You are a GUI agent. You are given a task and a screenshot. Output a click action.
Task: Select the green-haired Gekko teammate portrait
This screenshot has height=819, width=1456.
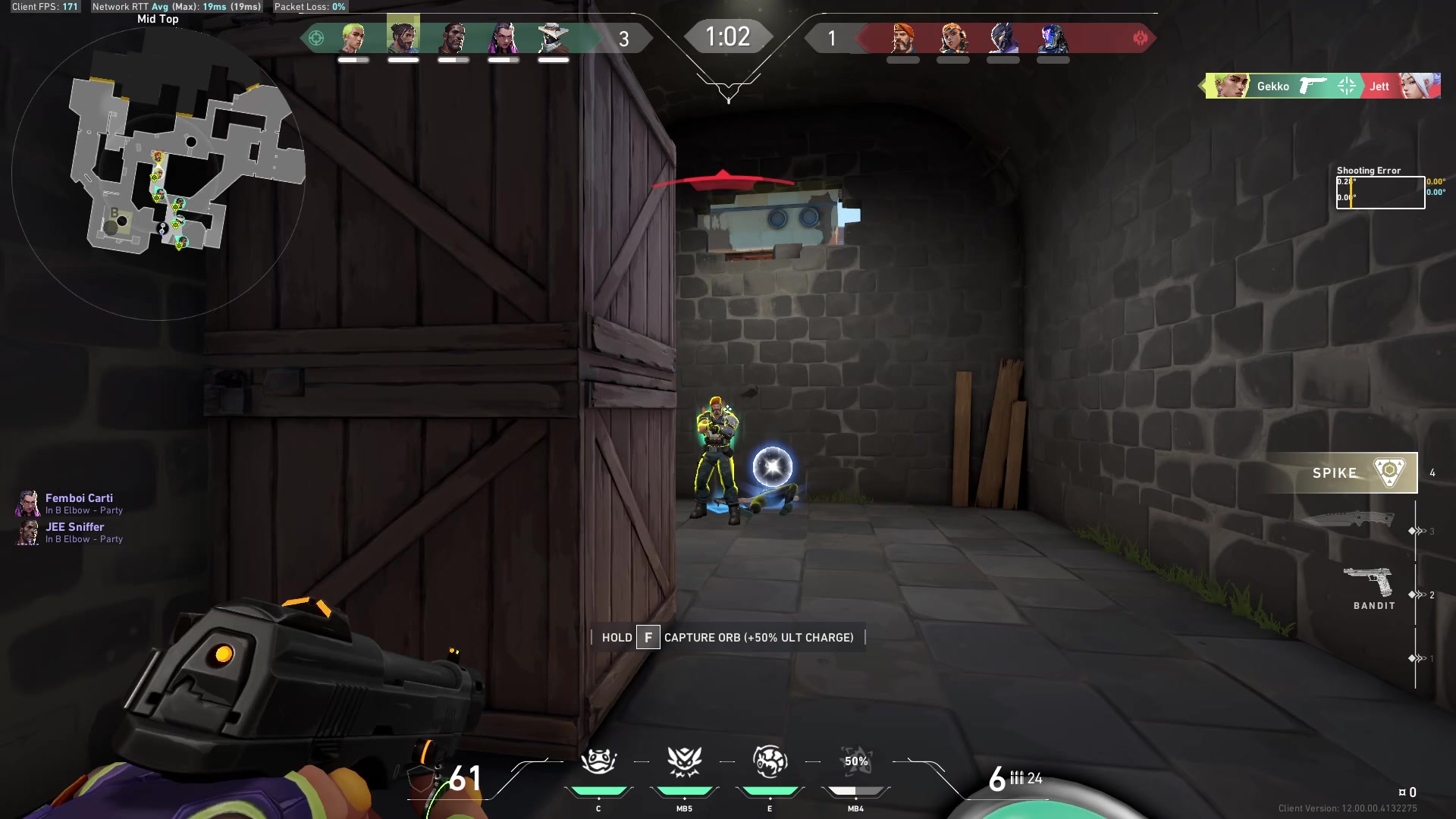tap(353, 38)
